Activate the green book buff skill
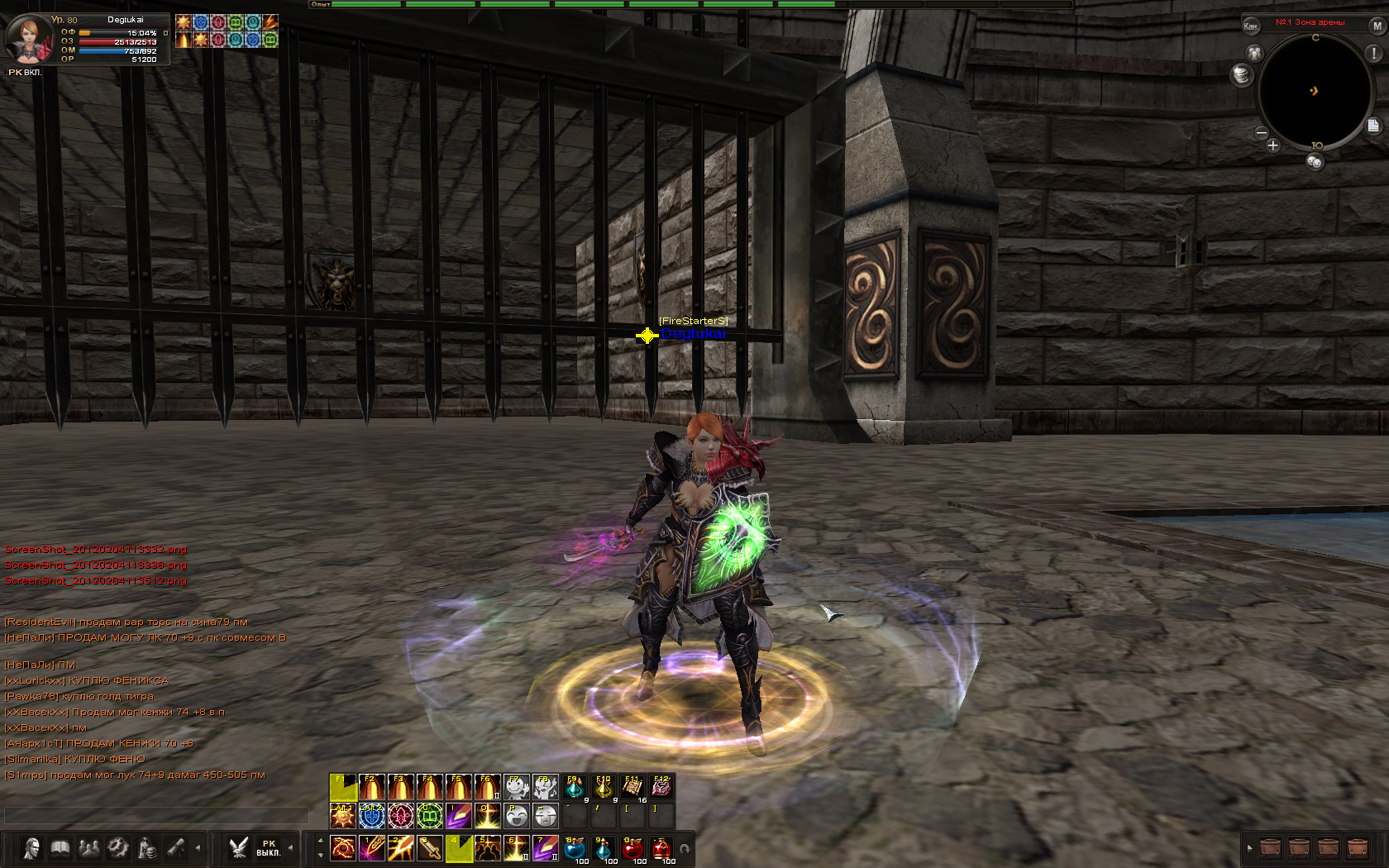This screenshot has width=1389, height=868. click(x=429, y=817)
